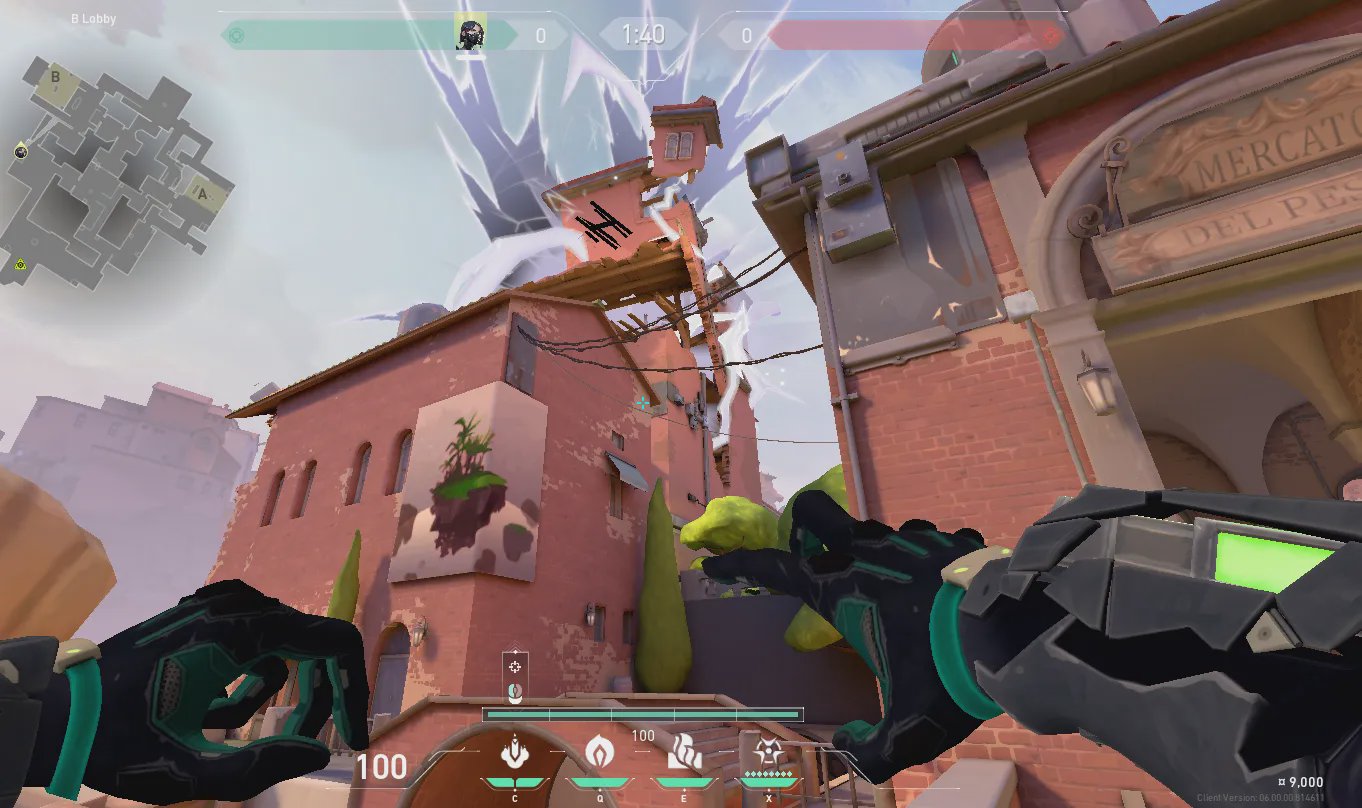This screenshot has width=1362, height=808.
Task: Activate Viper's Snake Bite ability (C)
Action: (515, 751)
